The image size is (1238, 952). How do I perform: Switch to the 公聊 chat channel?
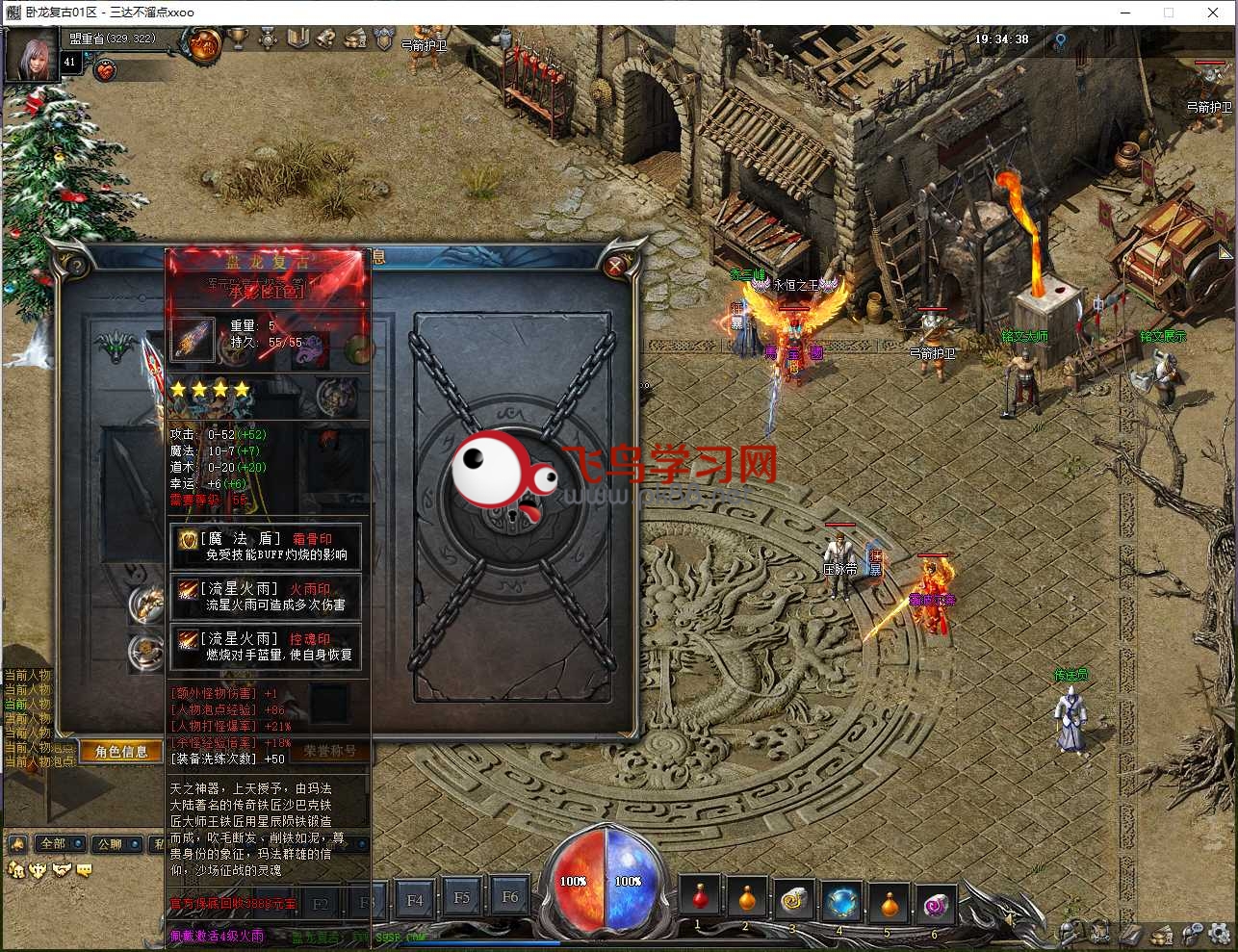pyautogui.click(x=110, y=844)
